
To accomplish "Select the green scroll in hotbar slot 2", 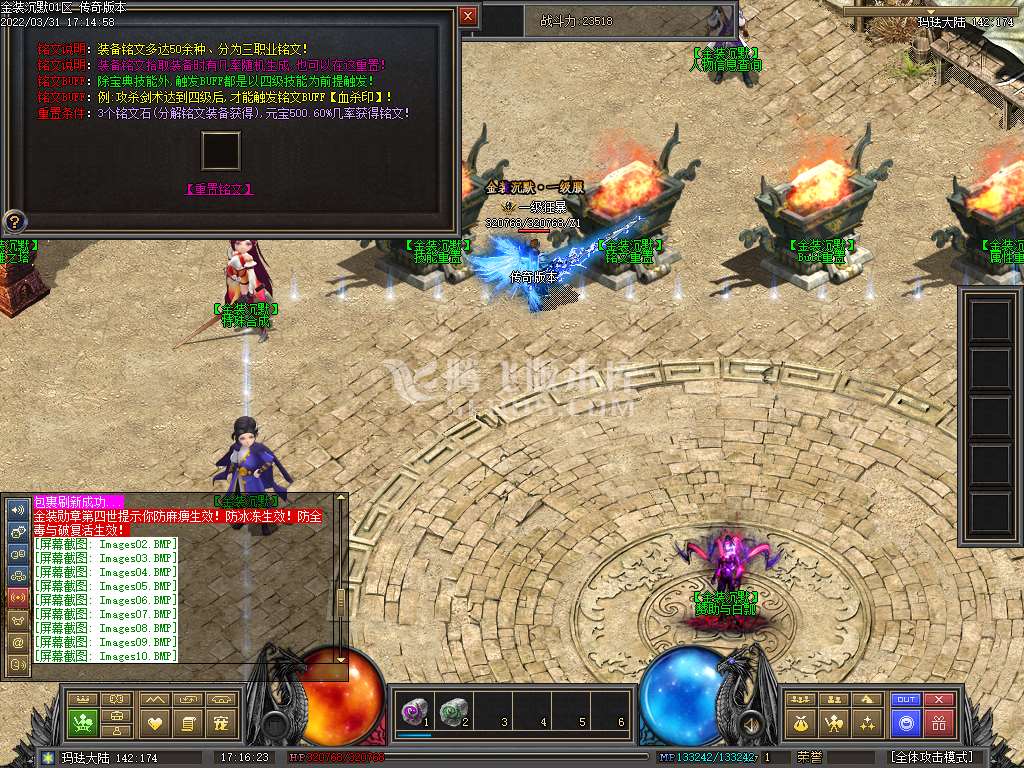I will click(x=453, y=711).
